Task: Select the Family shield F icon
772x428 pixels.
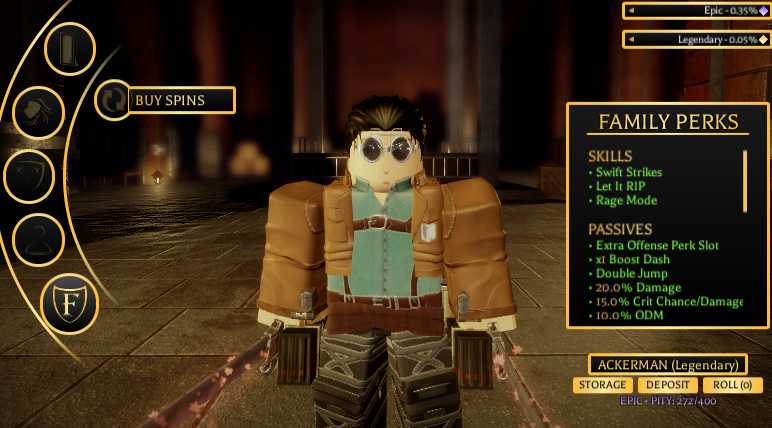Action: point(69,303)
